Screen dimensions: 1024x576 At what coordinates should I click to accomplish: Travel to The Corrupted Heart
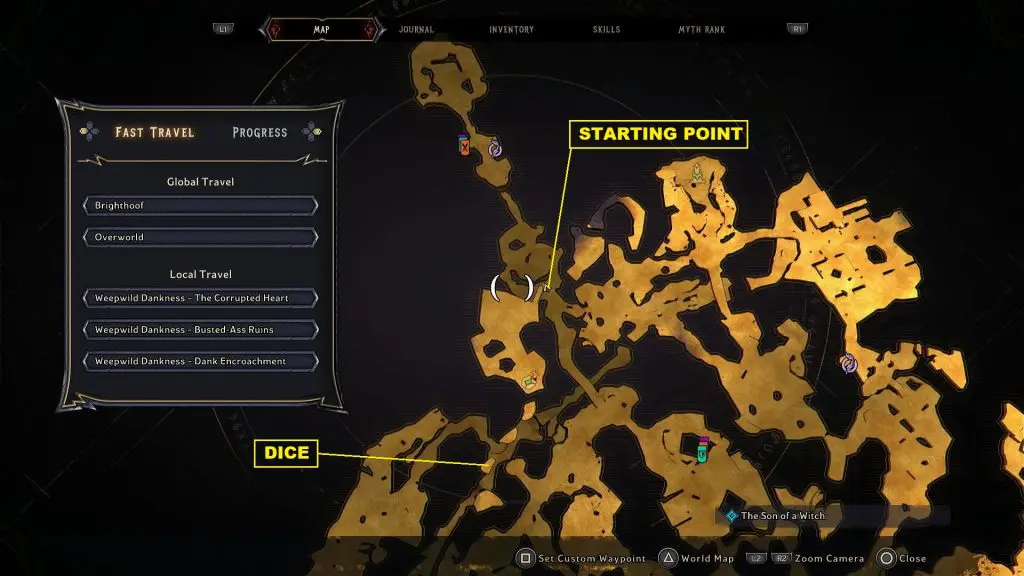(201, 299)
